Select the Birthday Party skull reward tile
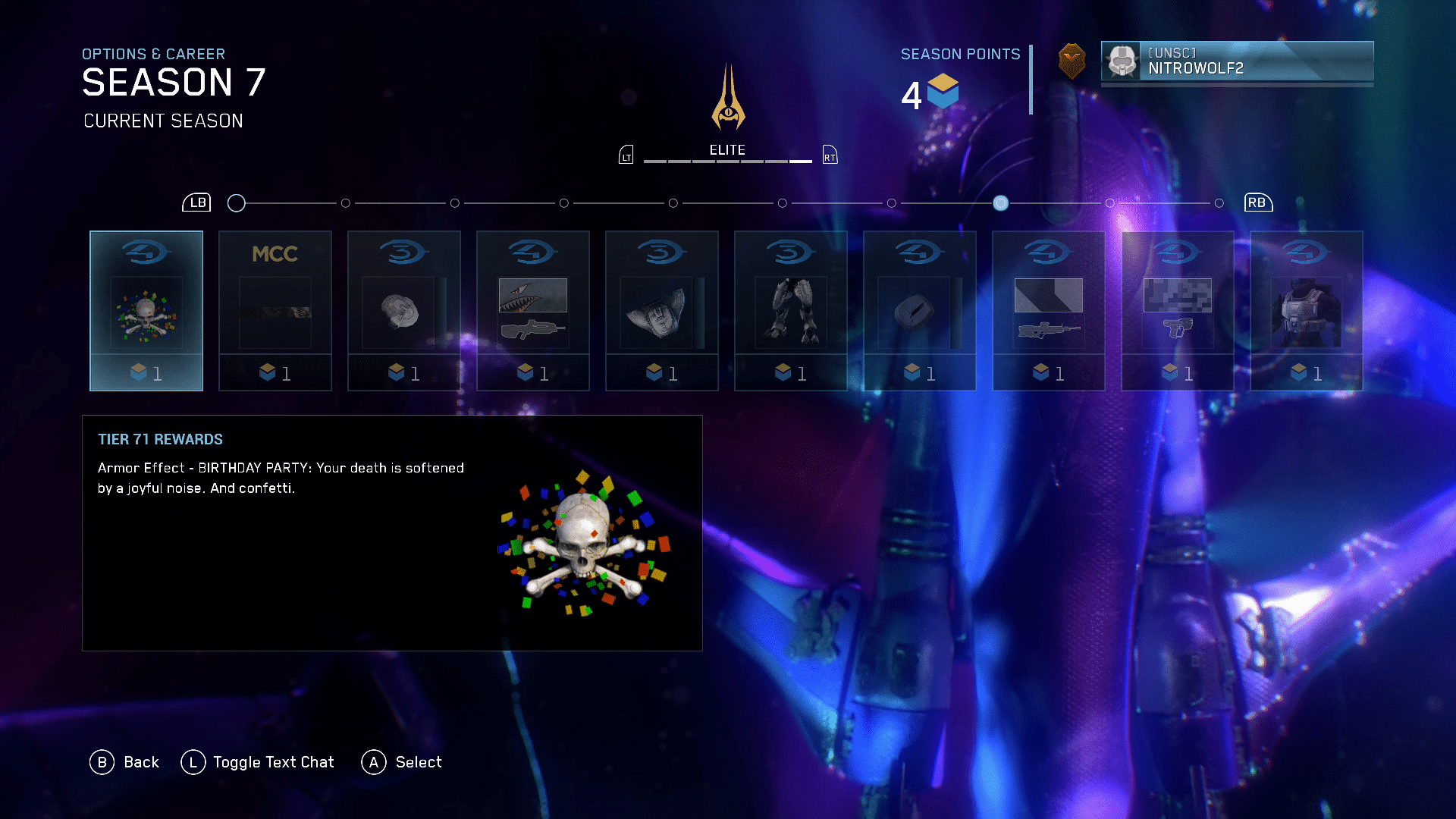The image size is (1456, 819). (x=146, y=311)
